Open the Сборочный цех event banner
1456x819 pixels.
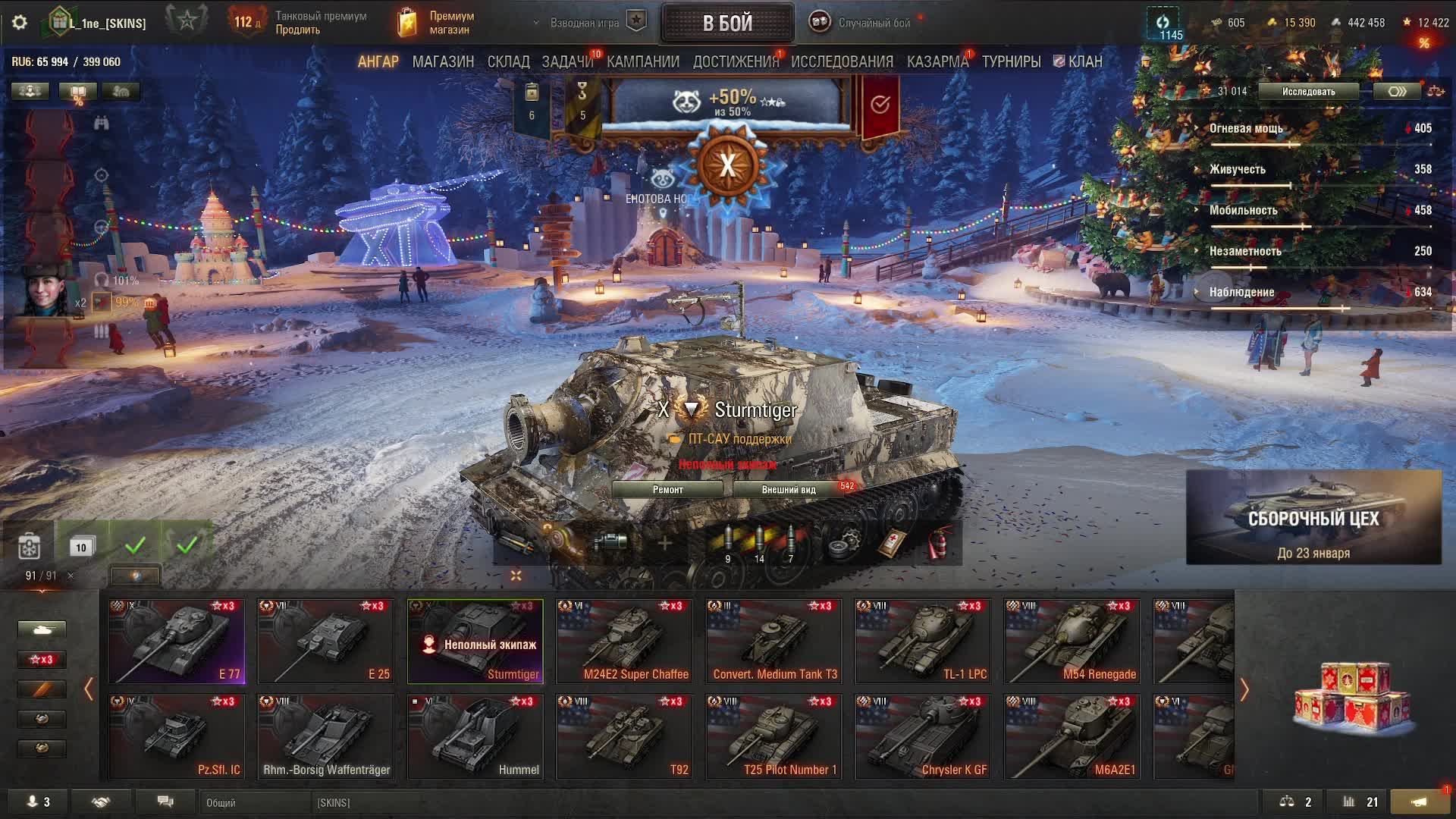coord(1313,517)
